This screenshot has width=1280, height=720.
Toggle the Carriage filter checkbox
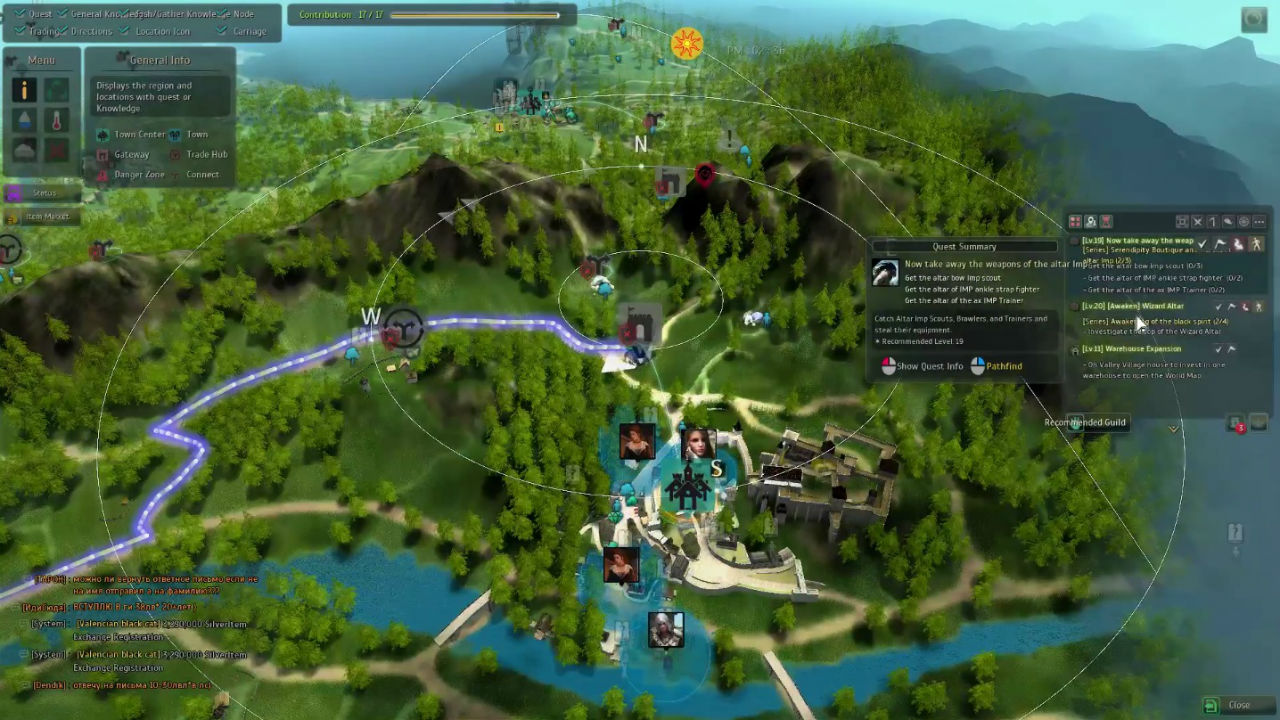[x=224, y=31]
